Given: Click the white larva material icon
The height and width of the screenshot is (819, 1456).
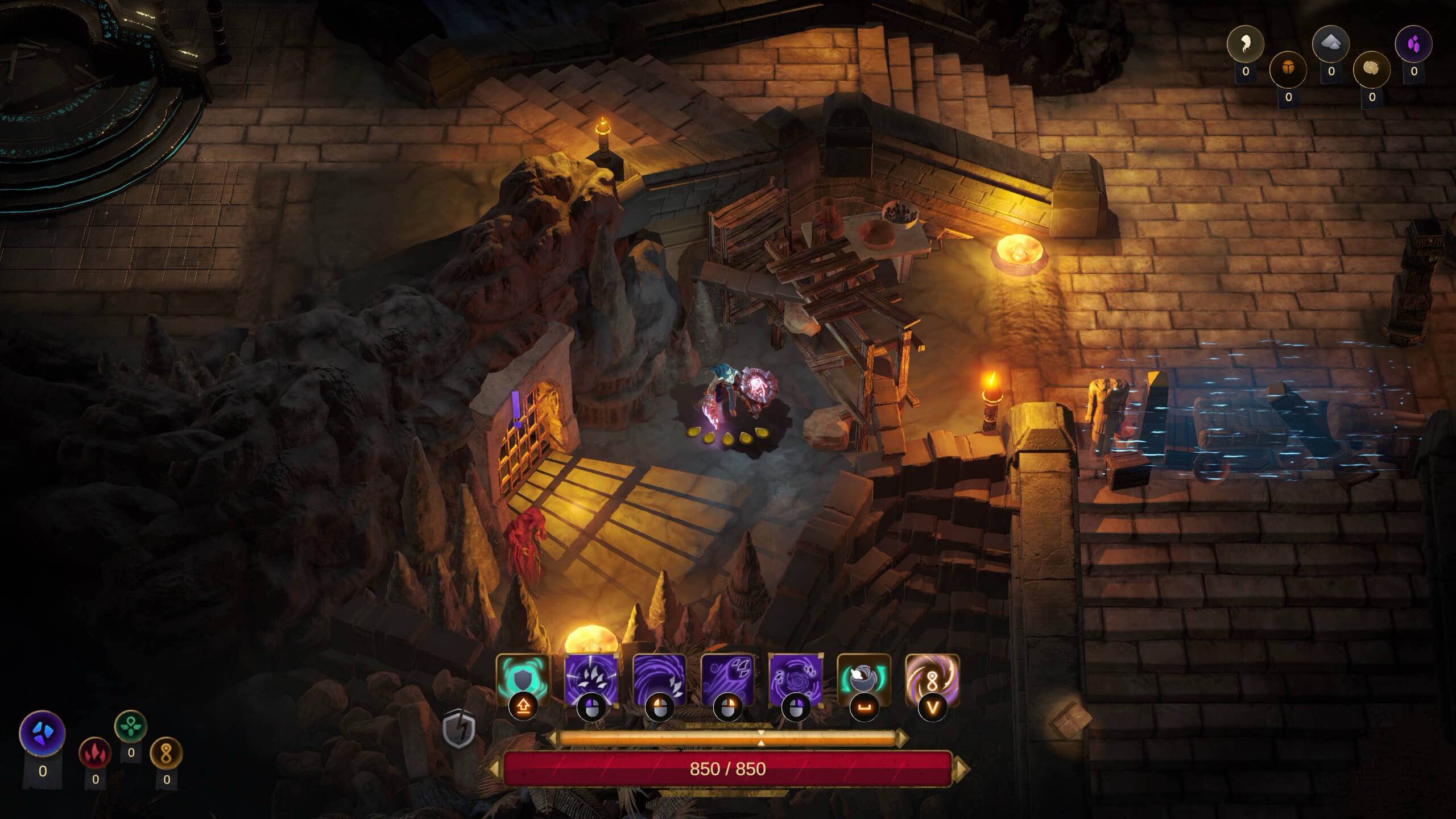Looking at the screenshot, I should (1245, 43).
